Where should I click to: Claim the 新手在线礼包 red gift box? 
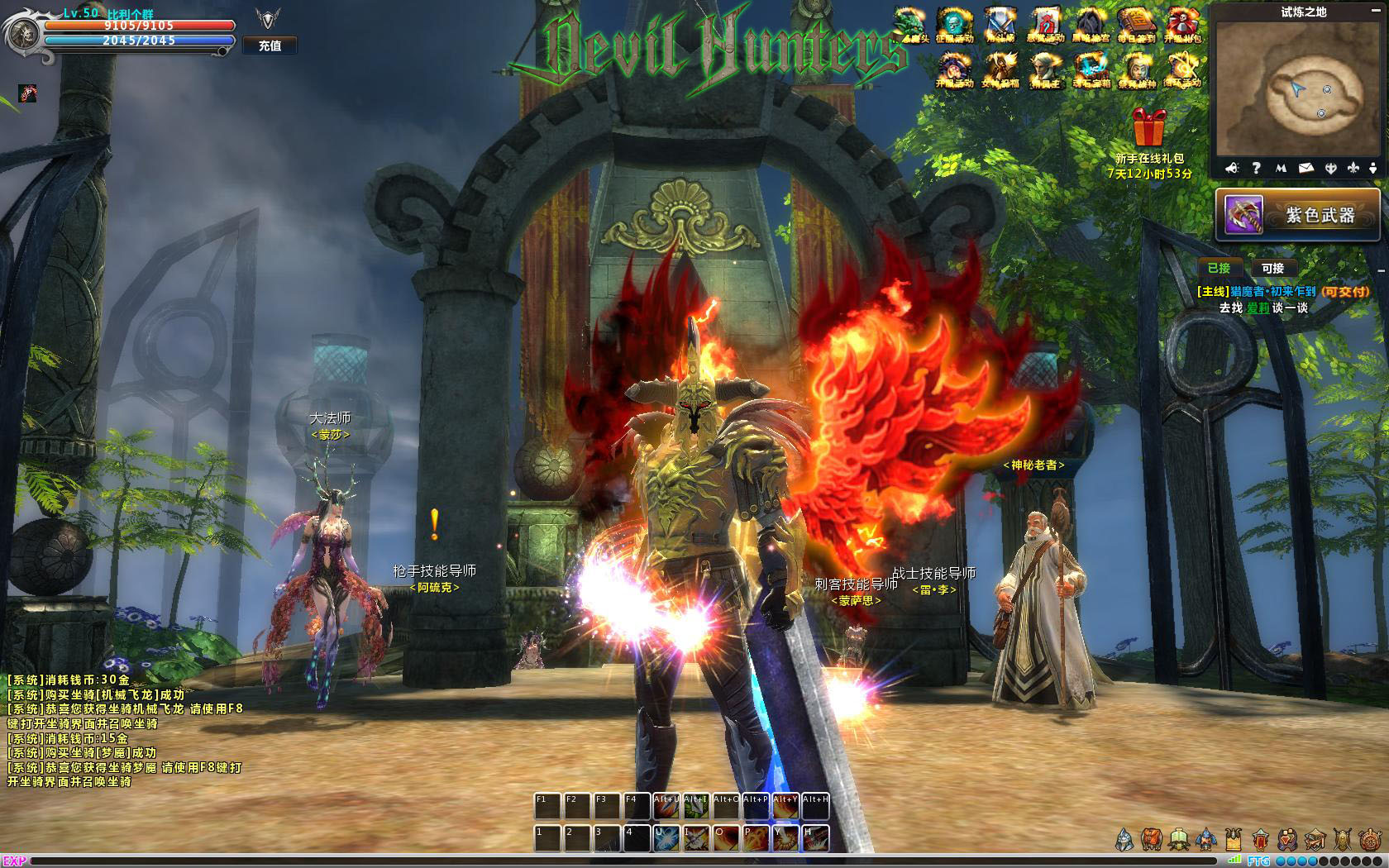pyautogui.click(x=1149, y=127)
